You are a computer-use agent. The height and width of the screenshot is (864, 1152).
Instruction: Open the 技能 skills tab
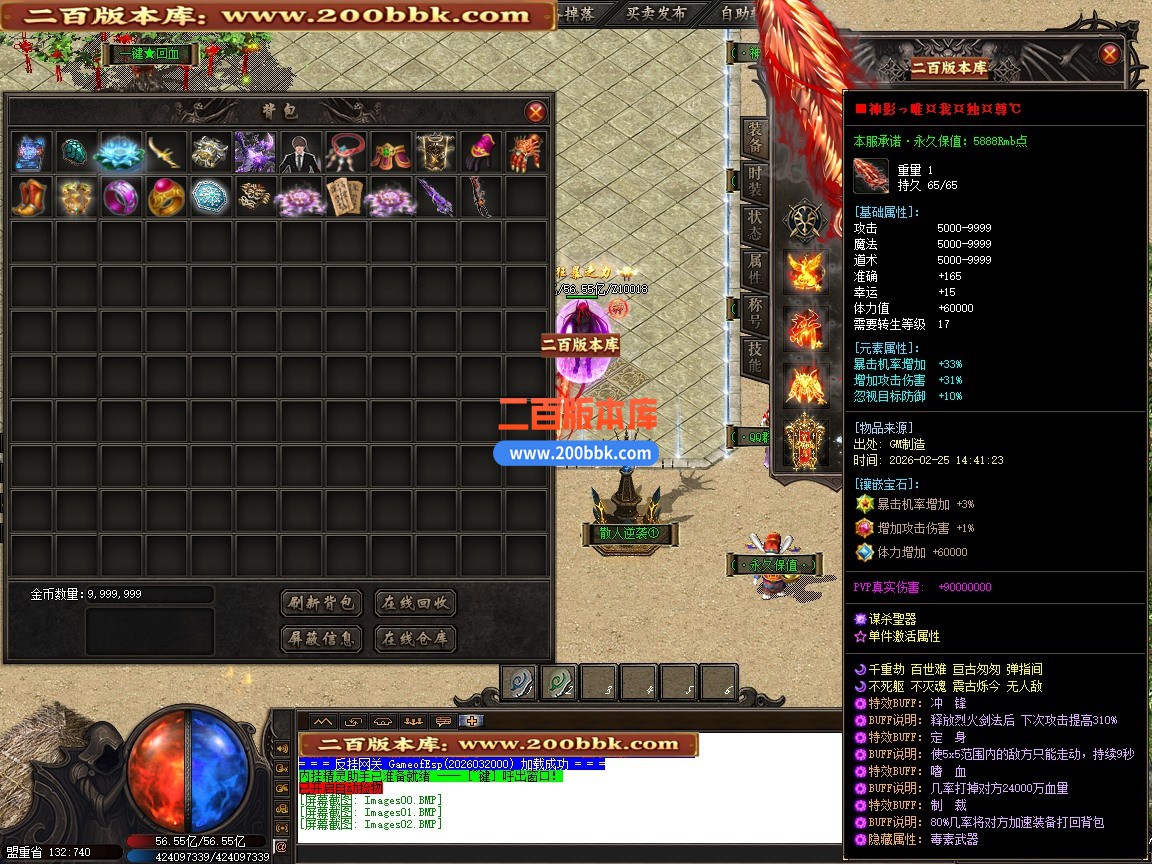click(x=754, y=357)
